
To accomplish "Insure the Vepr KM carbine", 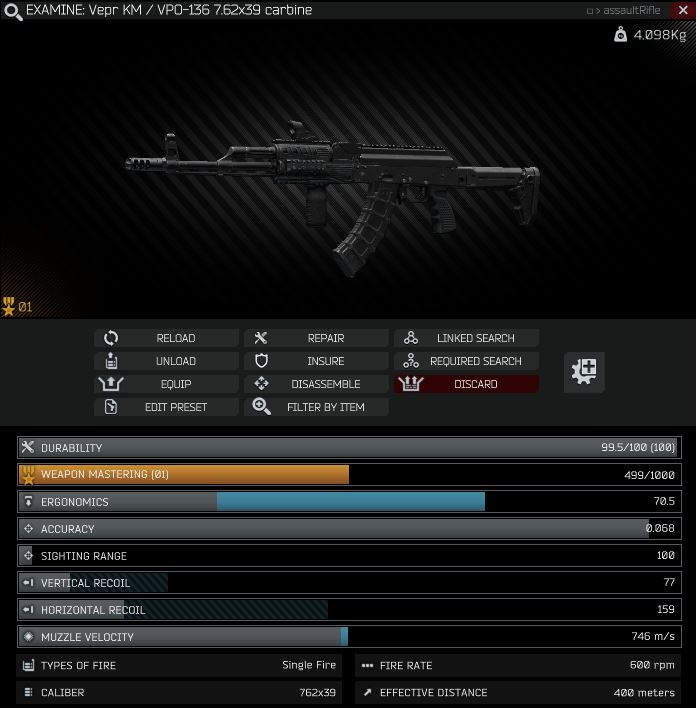I will 316,361.
